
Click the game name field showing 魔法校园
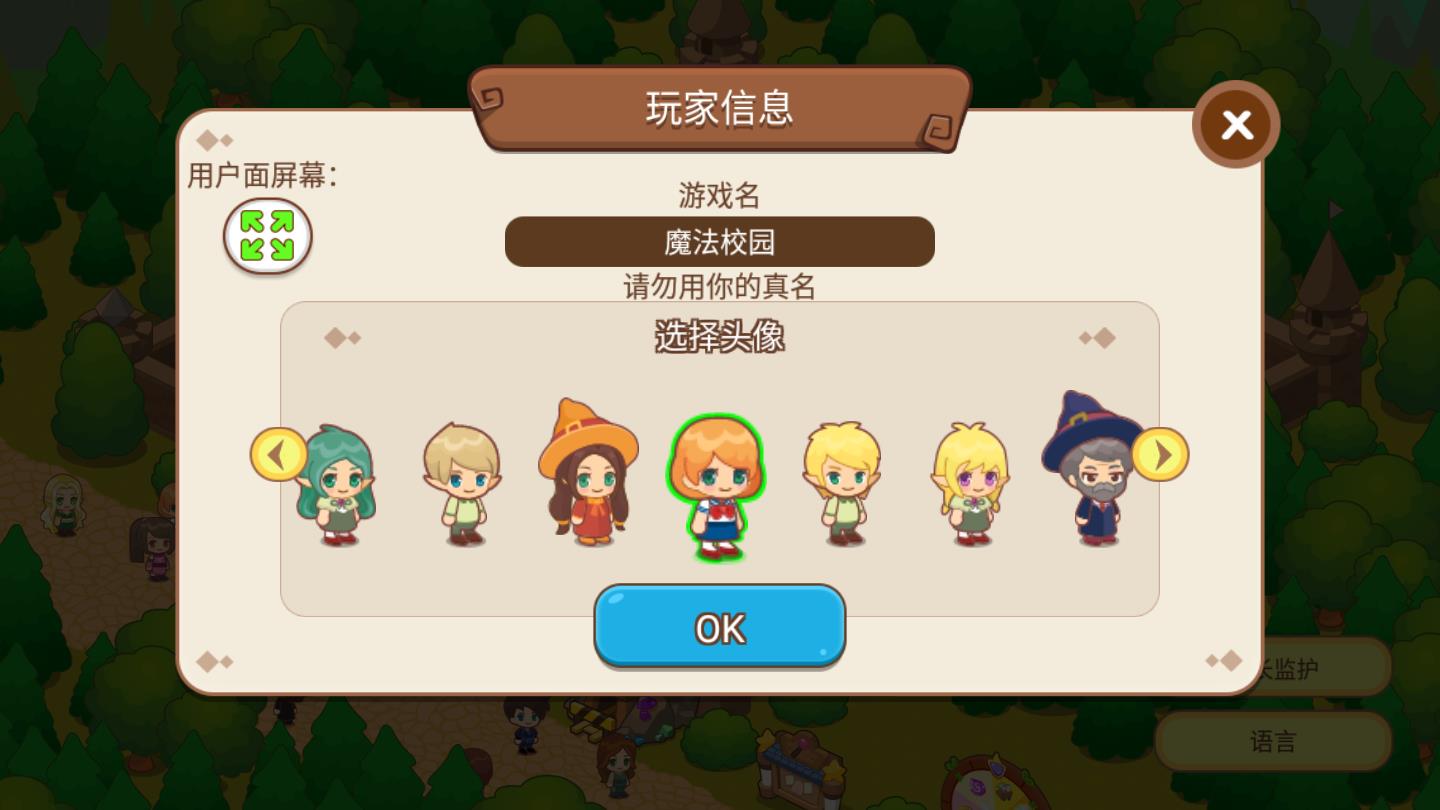(719, 241)
